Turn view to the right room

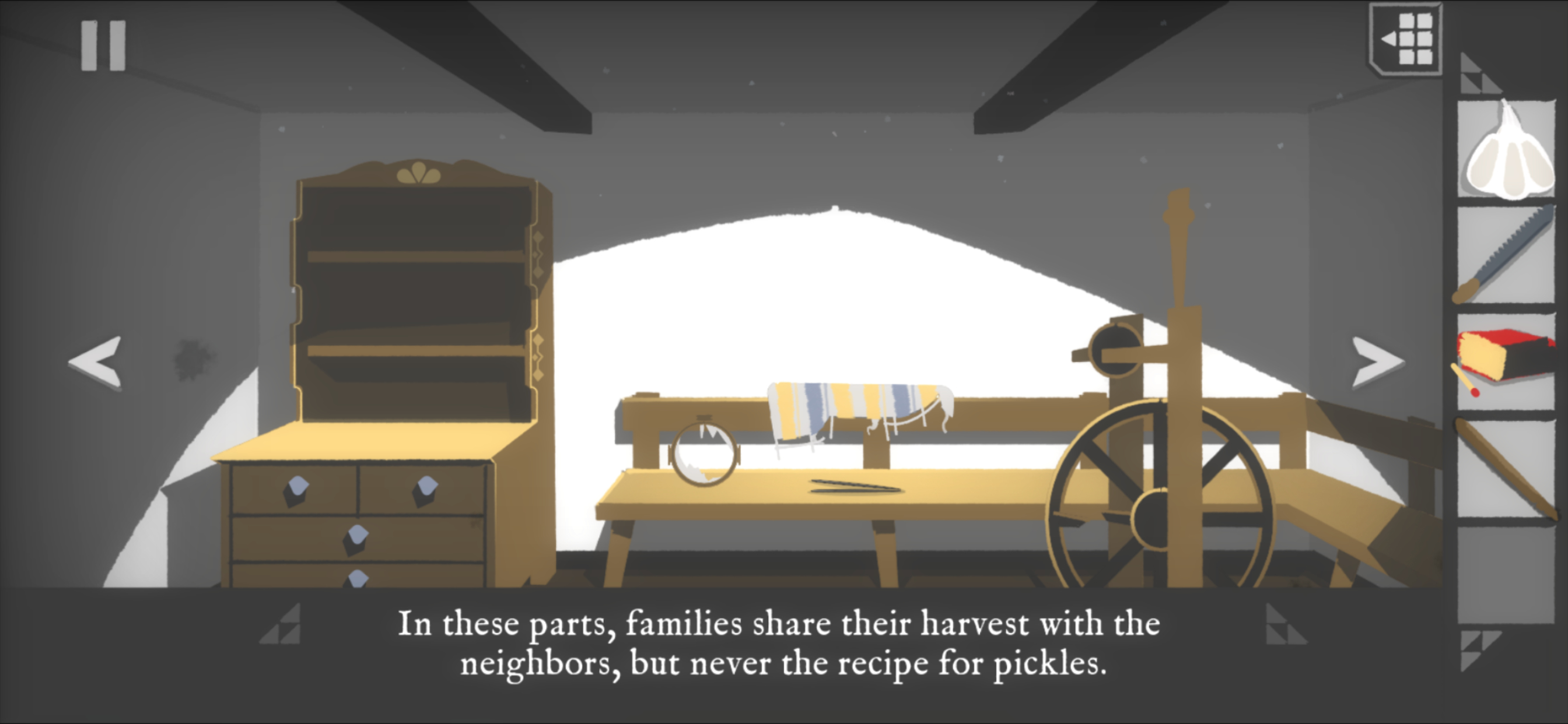click(1377, 362)
